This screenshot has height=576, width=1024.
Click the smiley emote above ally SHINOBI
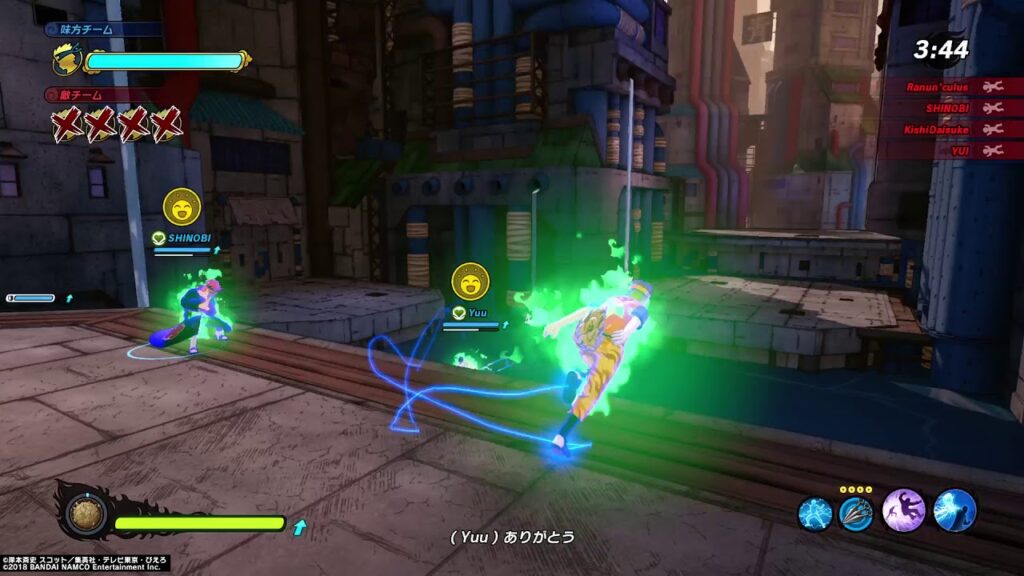[x=182, y=207]
